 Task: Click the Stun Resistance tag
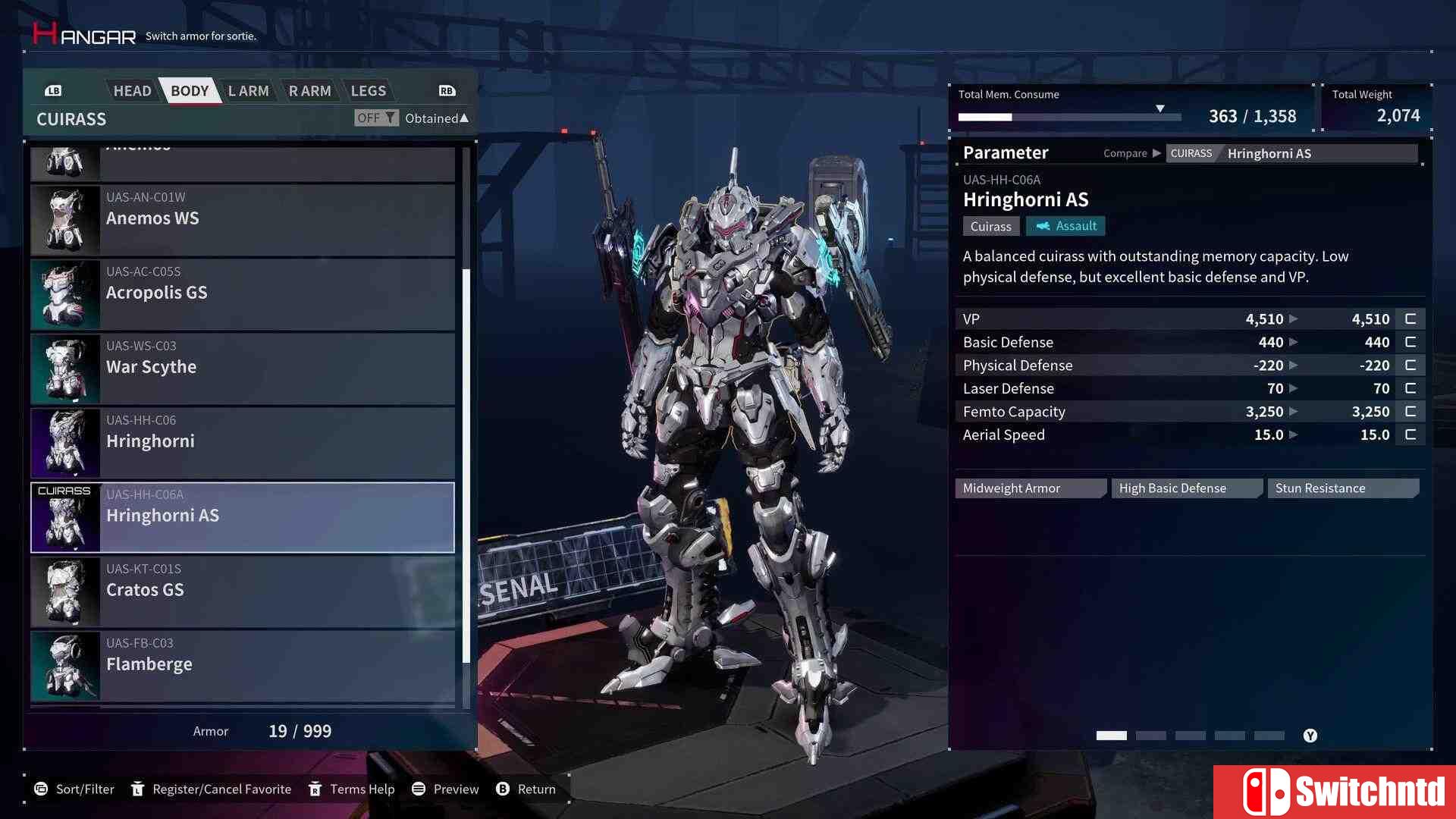(x=1342, y=488)
